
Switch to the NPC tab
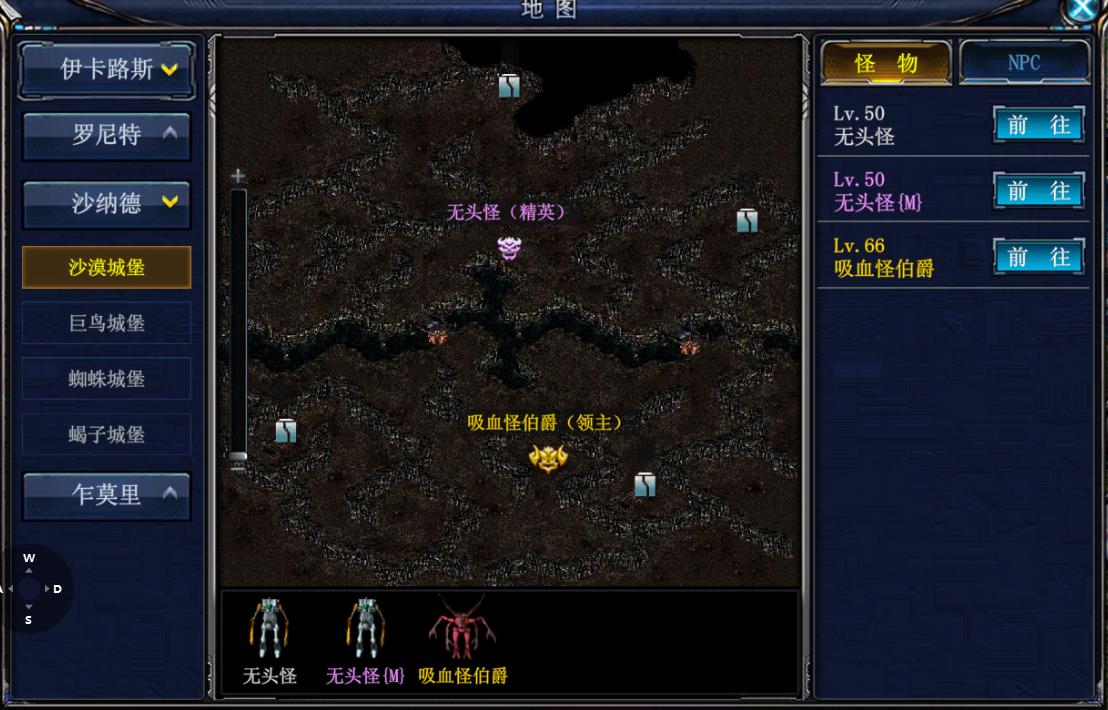coord(1023,63)
